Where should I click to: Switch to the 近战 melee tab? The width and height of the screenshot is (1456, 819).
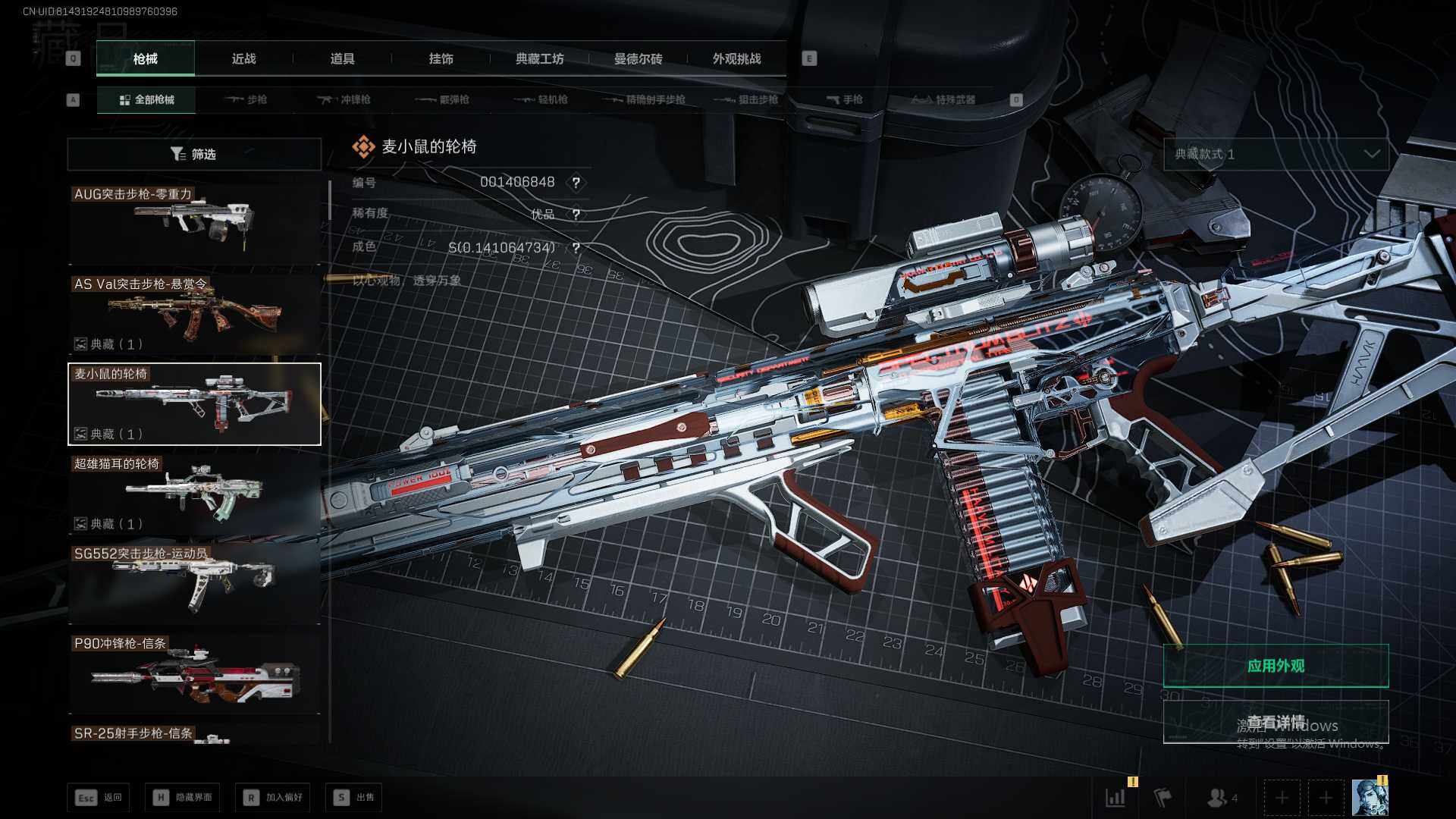243,58
